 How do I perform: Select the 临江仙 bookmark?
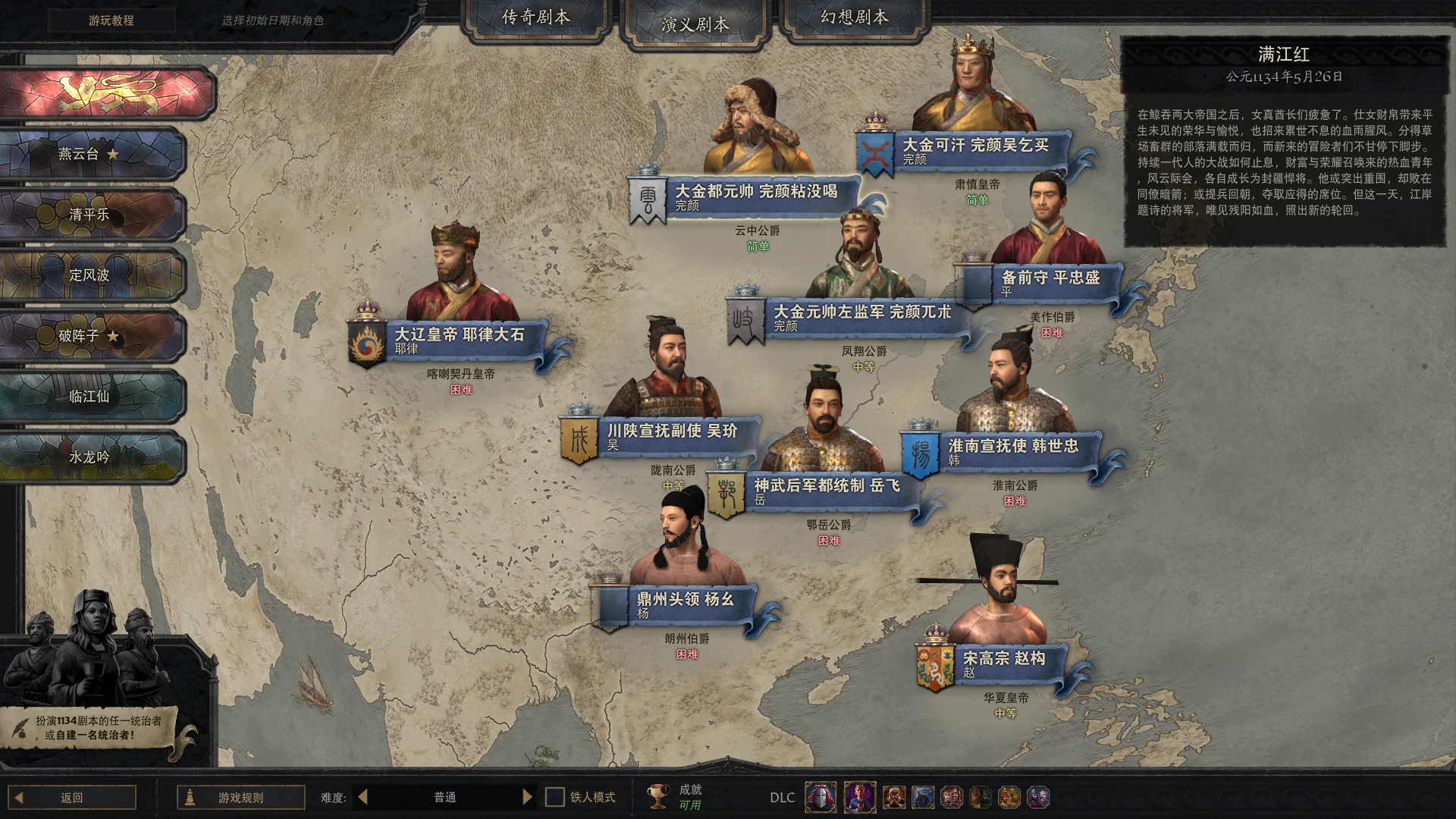pos(91,397)
